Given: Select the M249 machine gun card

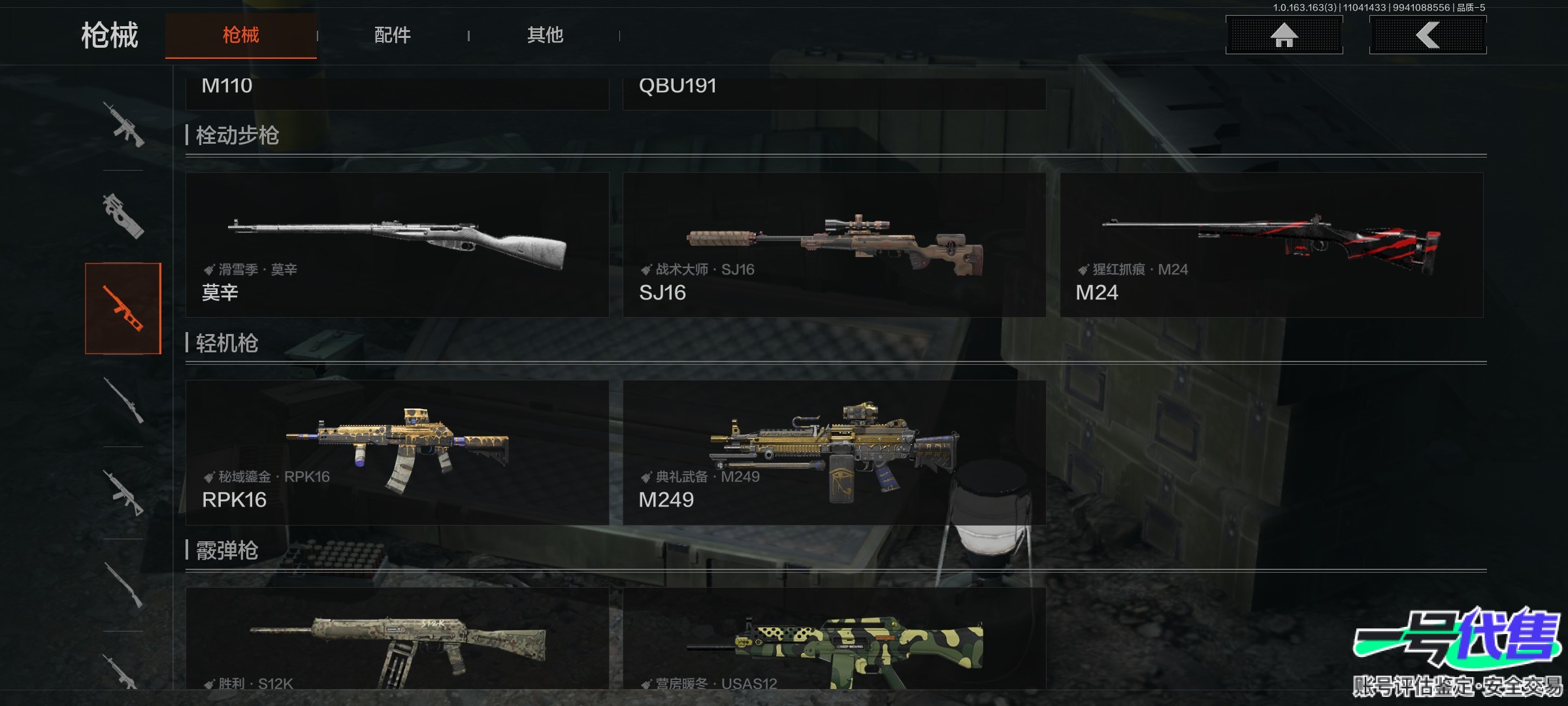Looking at the screenshot, I should (x=834, y=452).
